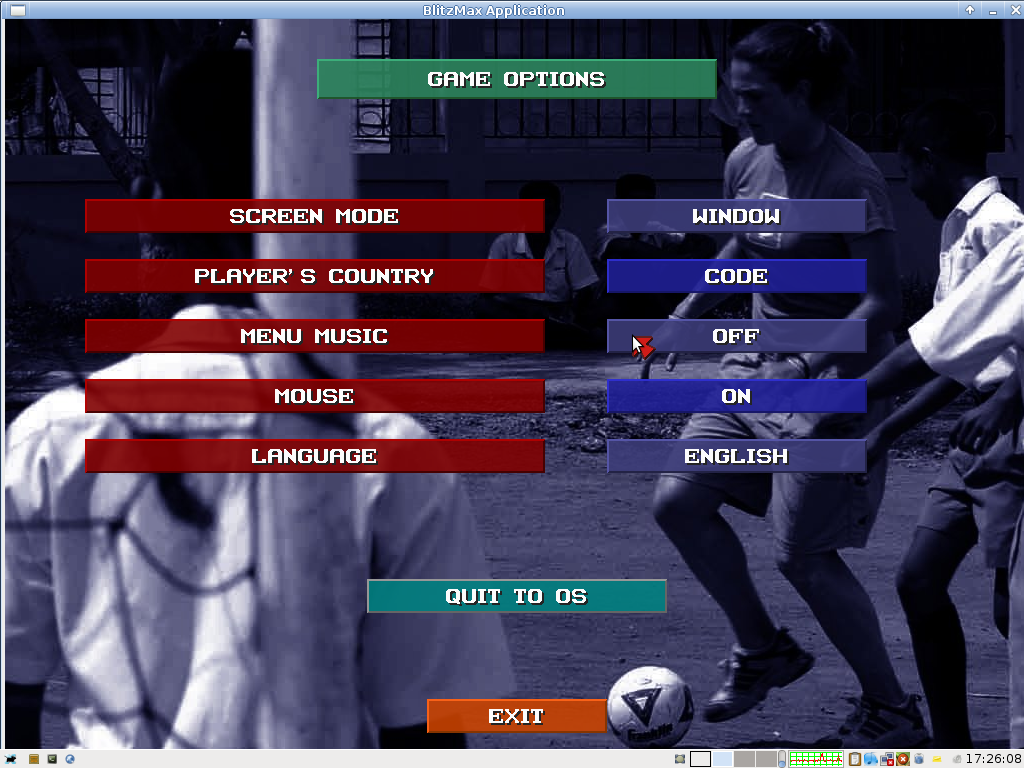1024x768 pixels.
Task: Toggle the mouse On setting
Action: pos(736,396)
